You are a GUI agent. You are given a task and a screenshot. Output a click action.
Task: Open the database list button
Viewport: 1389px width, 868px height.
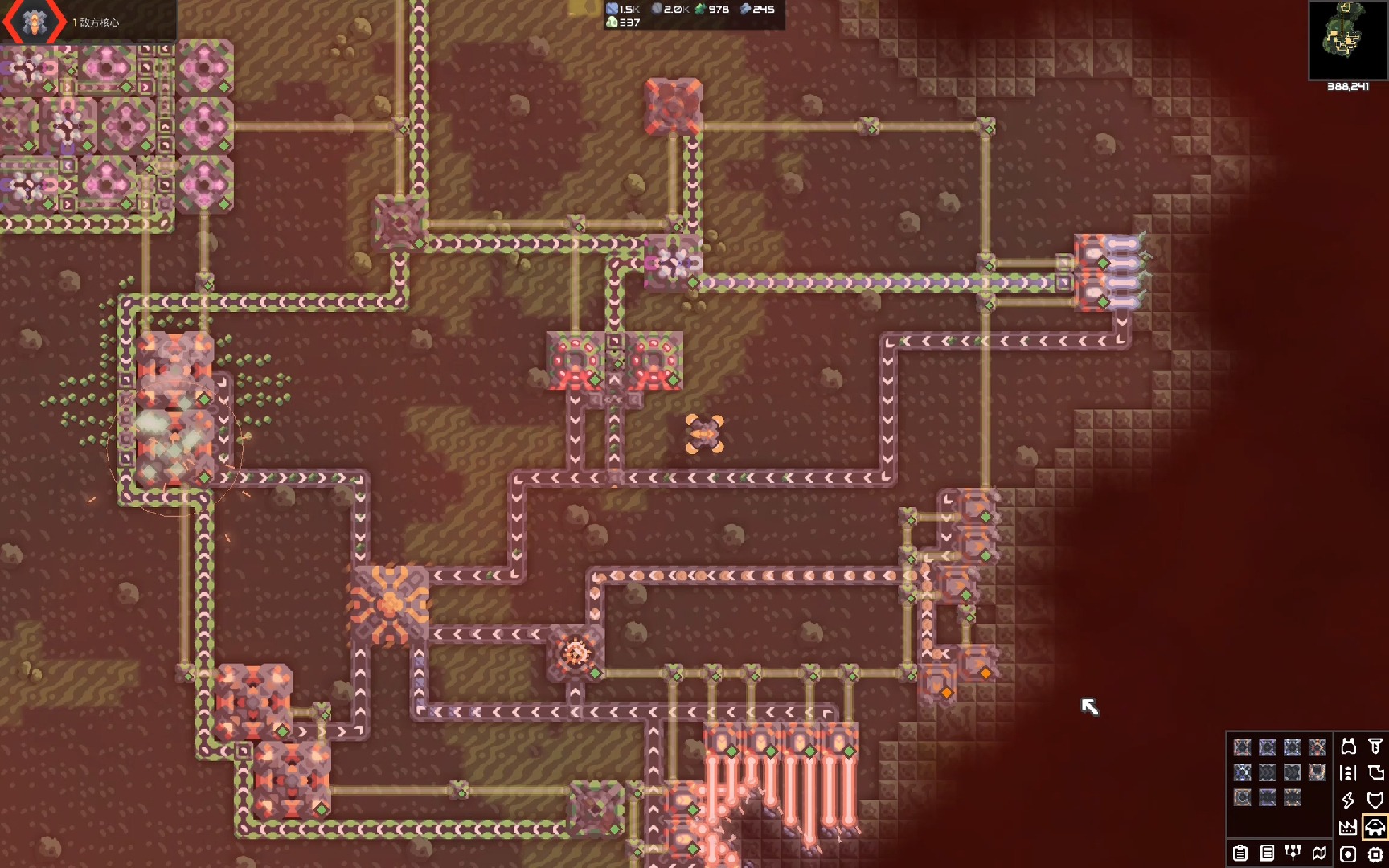tap(1267, 853)
